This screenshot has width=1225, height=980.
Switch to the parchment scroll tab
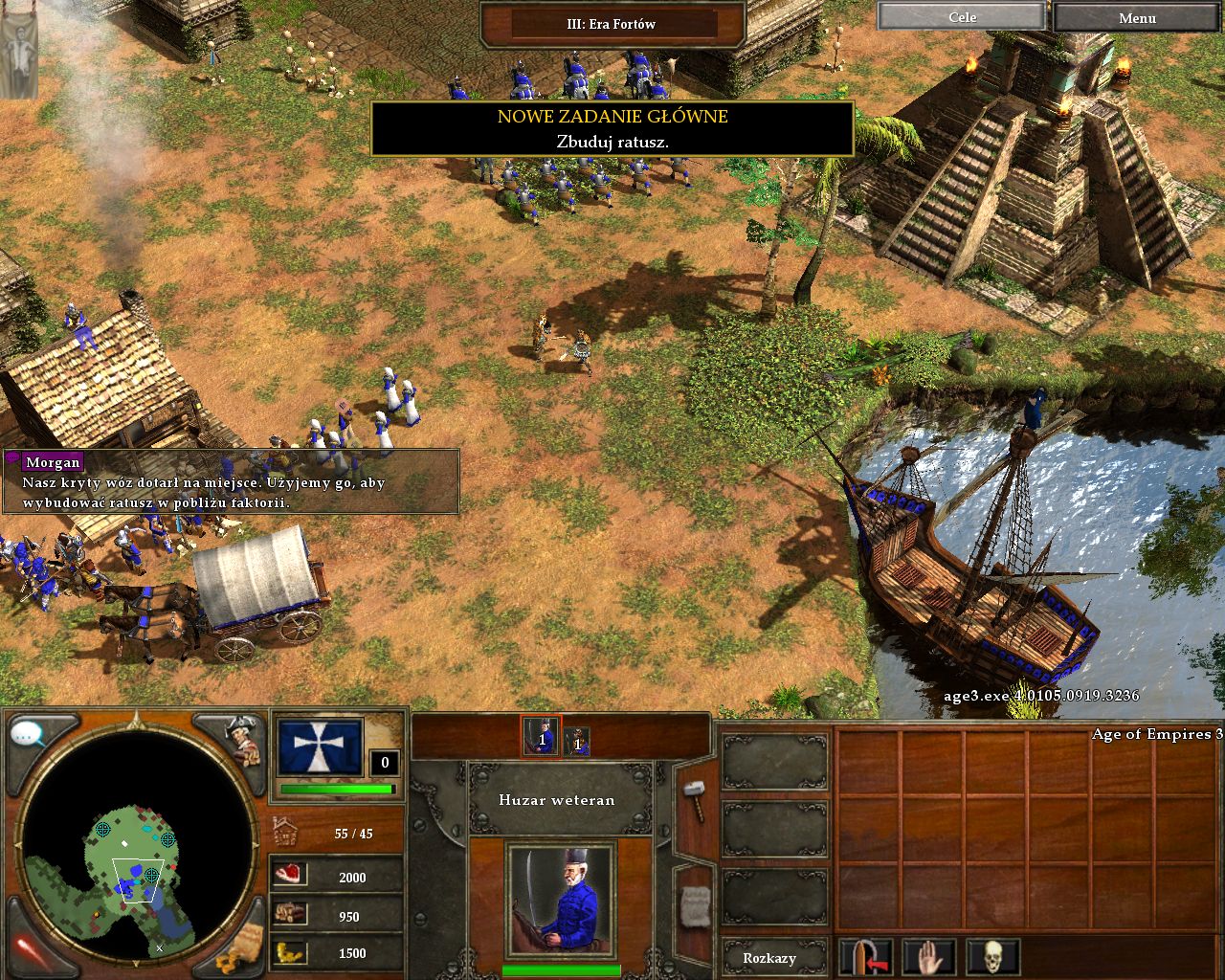694,904
